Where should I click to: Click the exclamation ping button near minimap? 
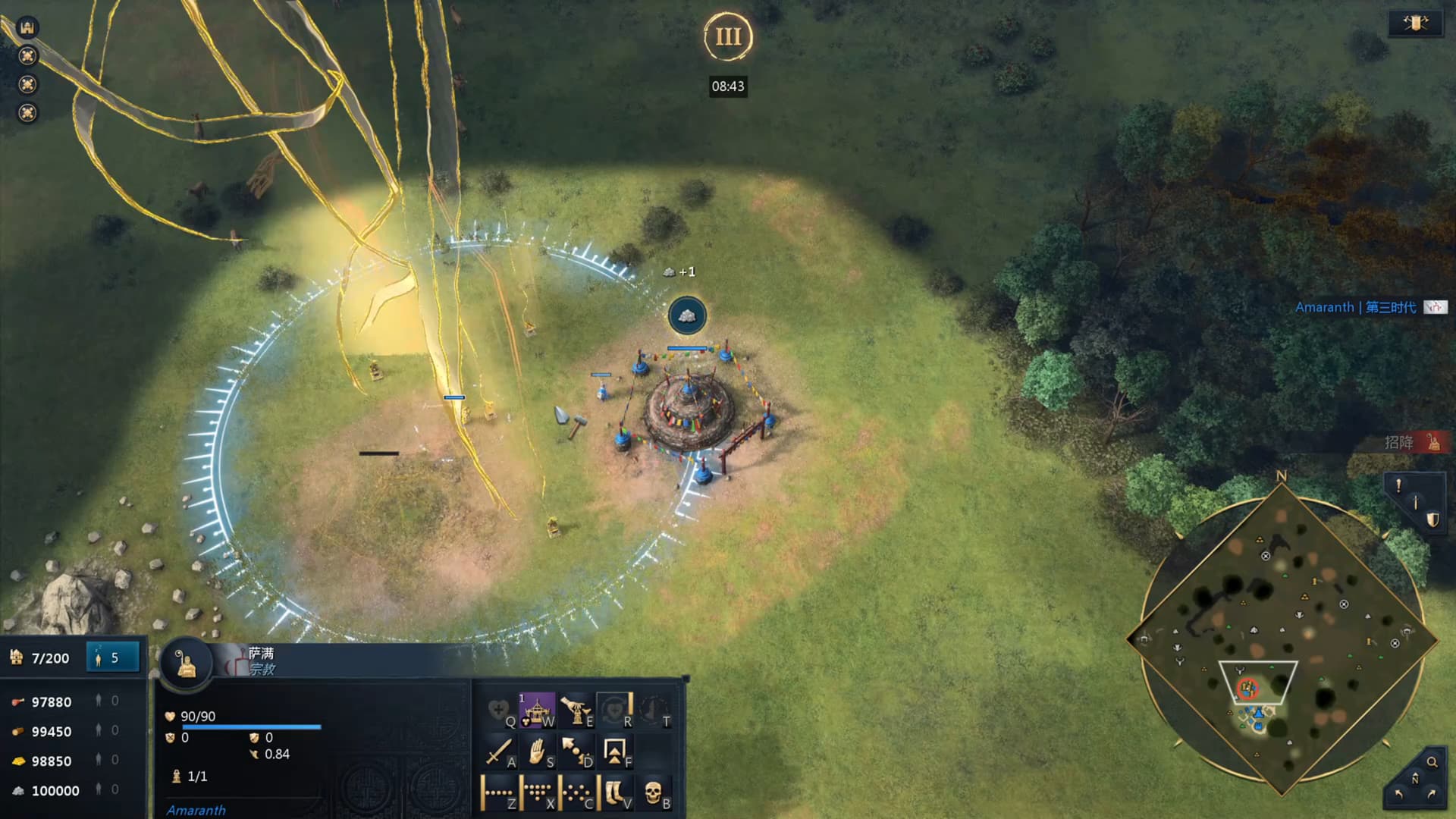pyautogui.click(x=1398, y=485)
